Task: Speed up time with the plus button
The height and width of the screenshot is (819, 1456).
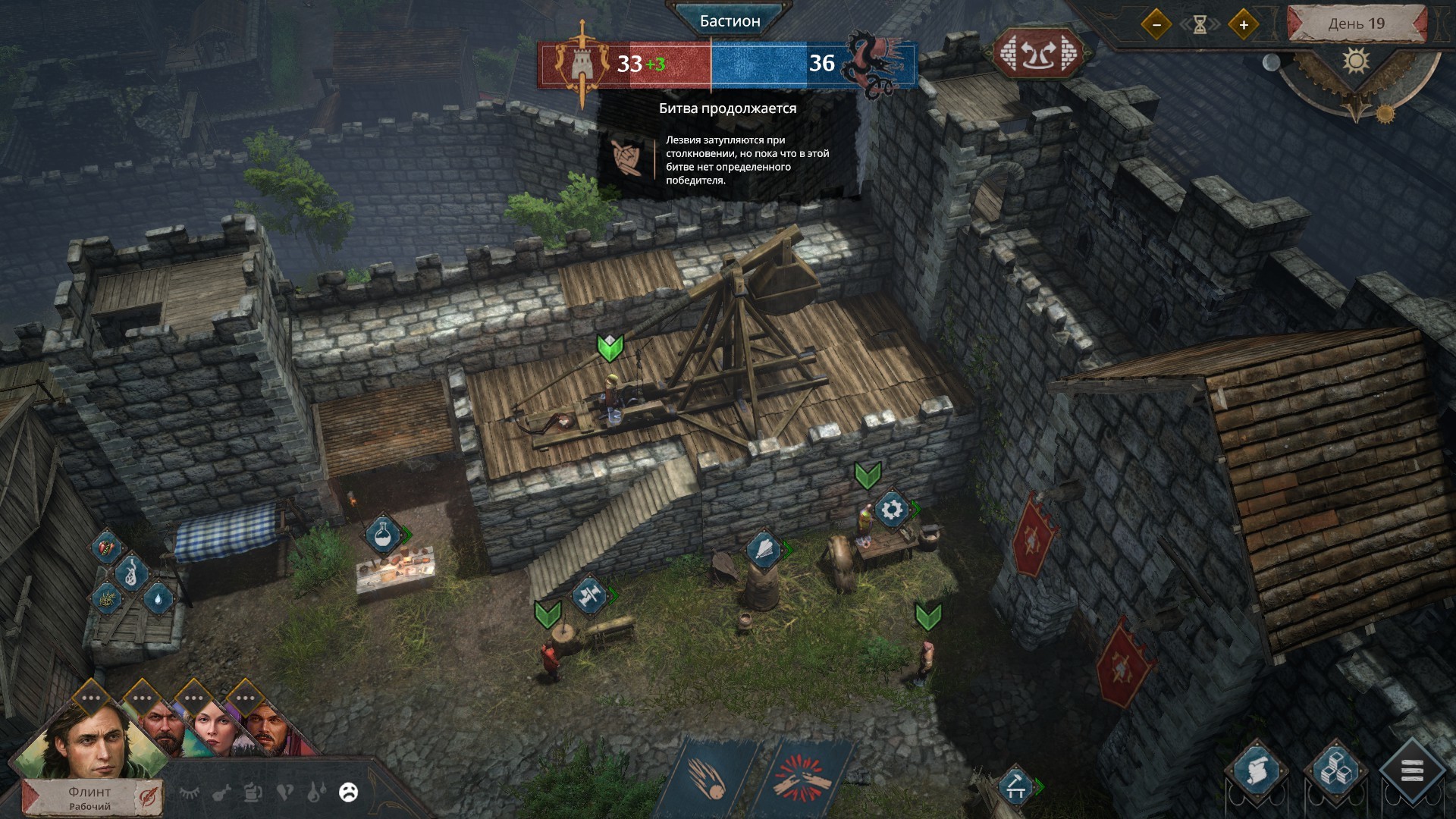Action: coord(1244,25)
